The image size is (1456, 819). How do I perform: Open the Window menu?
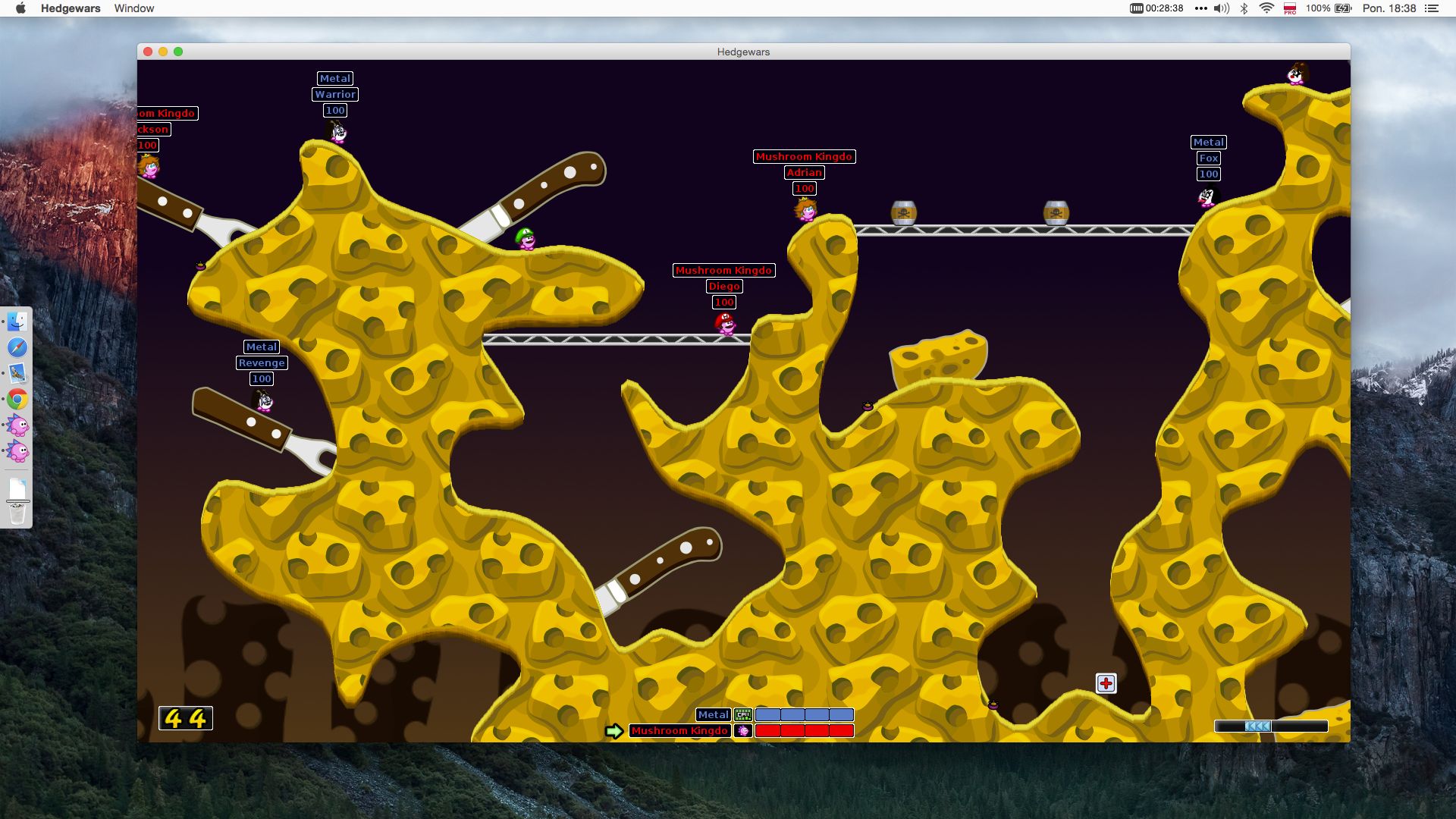[x=134, y=8]
